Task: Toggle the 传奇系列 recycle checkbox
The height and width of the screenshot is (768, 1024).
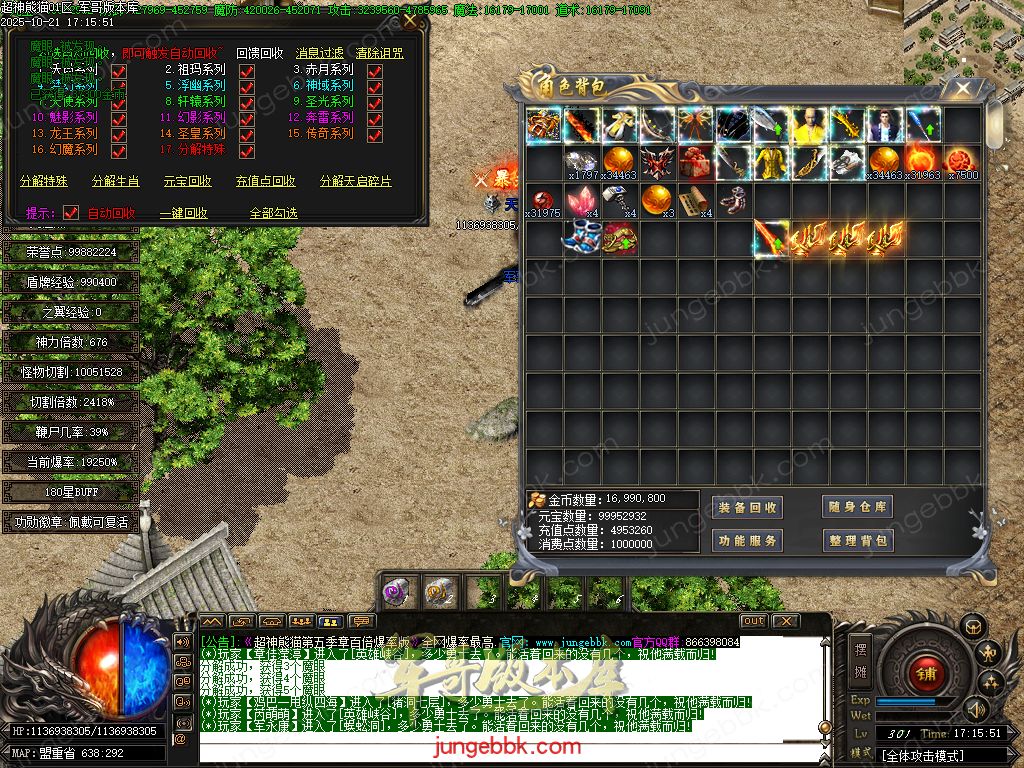Action: pyautogui.click(x=375, y=134)
